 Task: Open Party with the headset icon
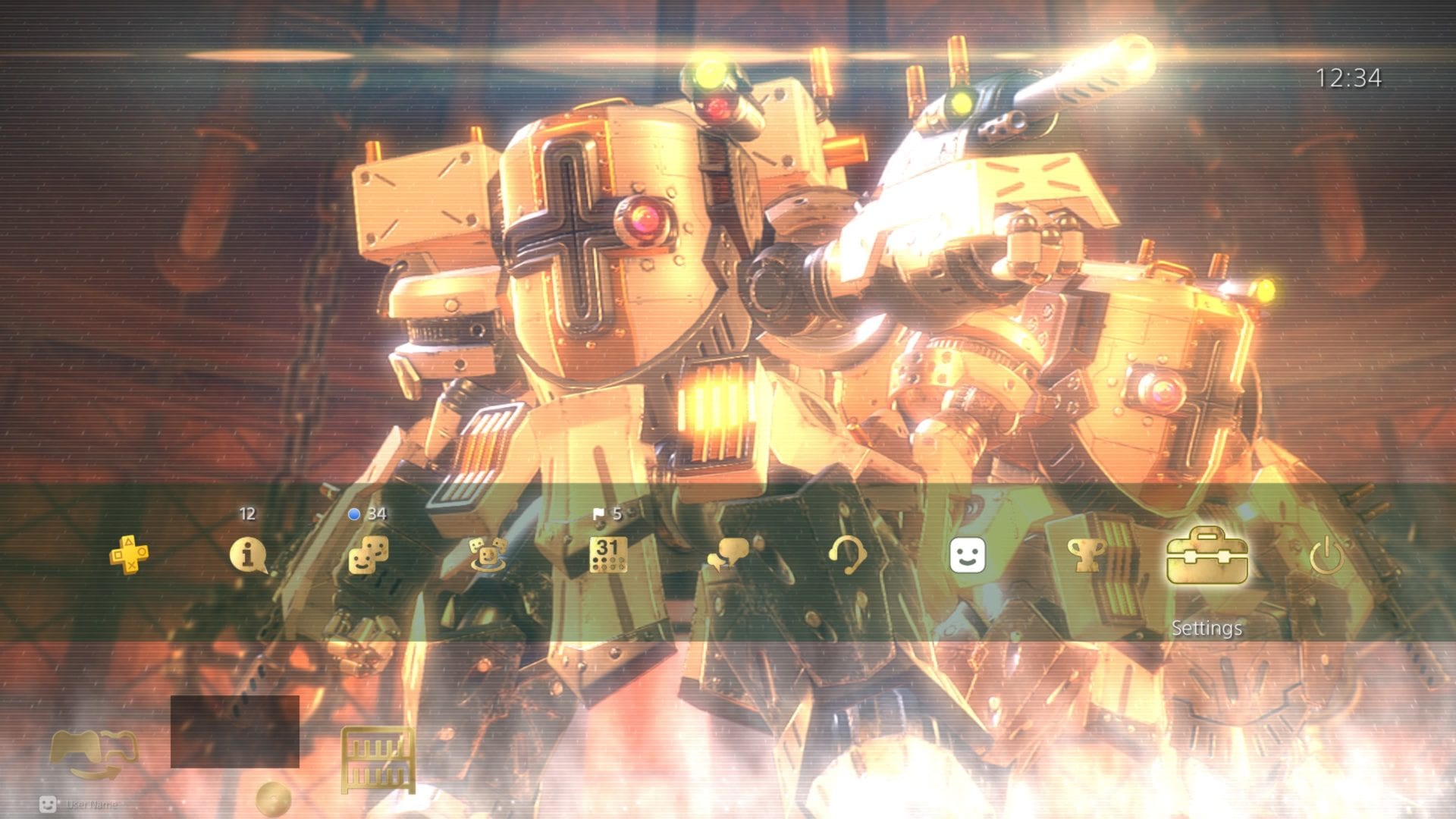847,555
